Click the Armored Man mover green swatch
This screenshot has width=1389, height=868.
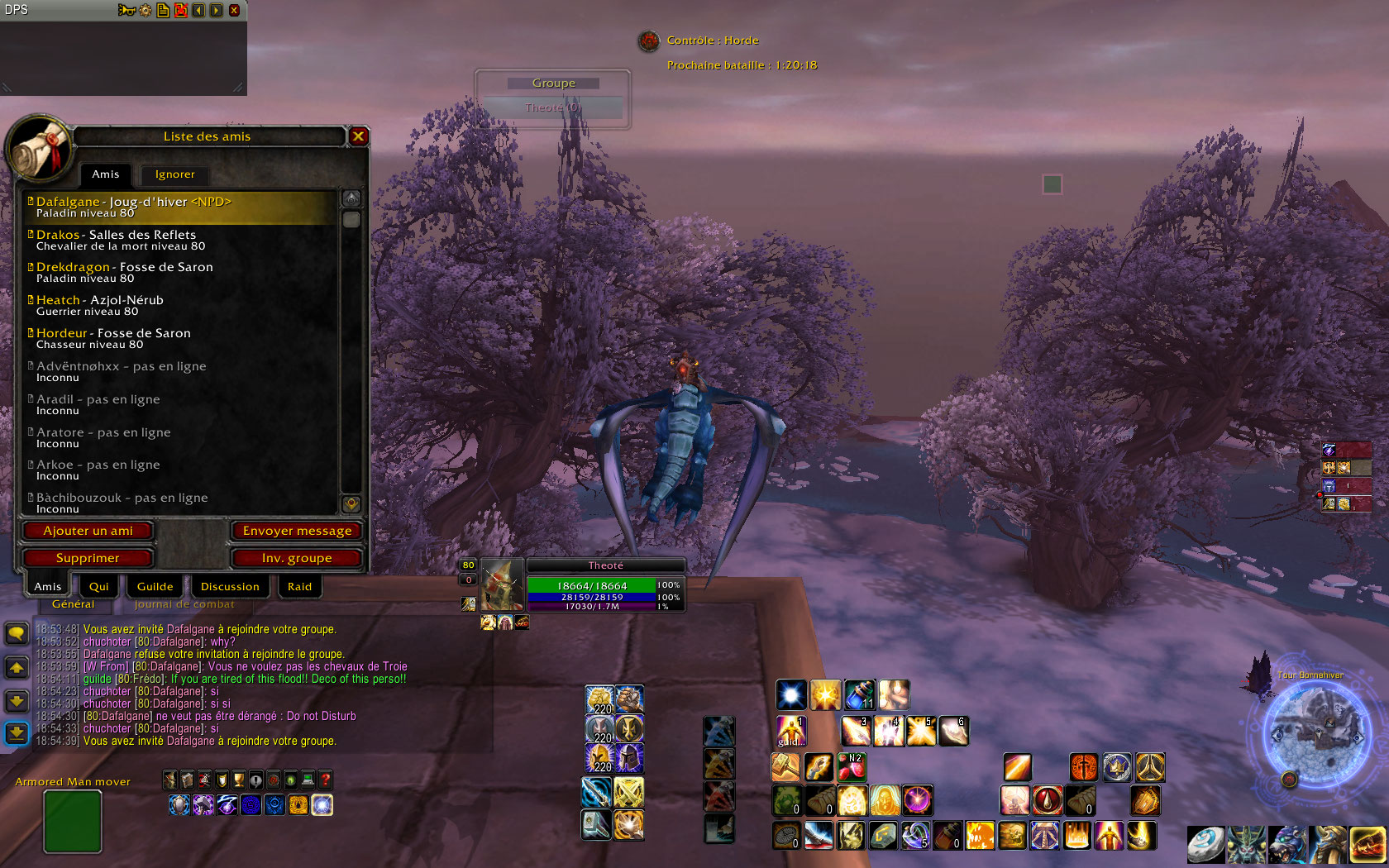click(72, 821)
